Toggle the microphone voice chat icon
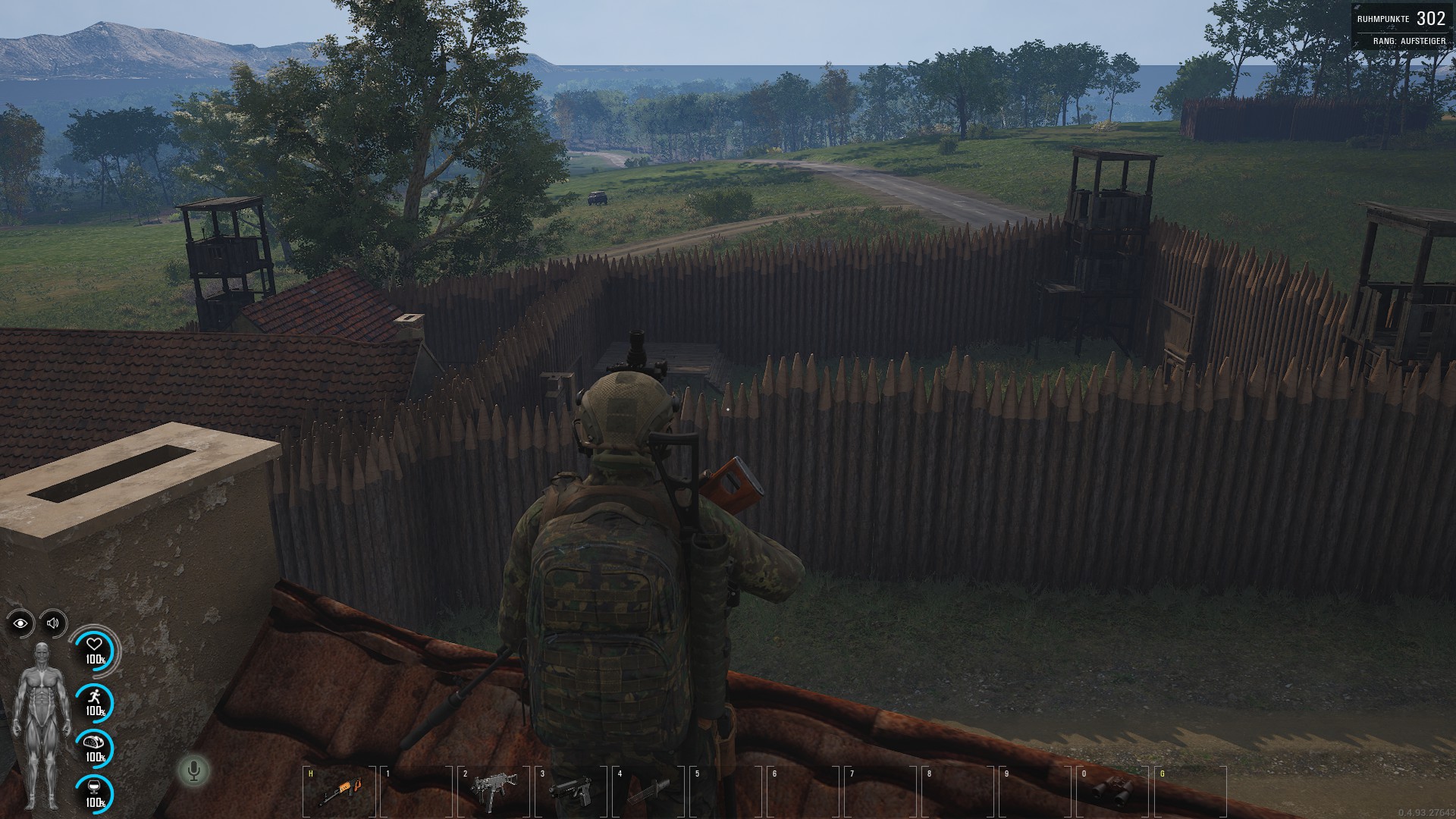Screen dimensions: 1456x819 click(x=194, y=771)
